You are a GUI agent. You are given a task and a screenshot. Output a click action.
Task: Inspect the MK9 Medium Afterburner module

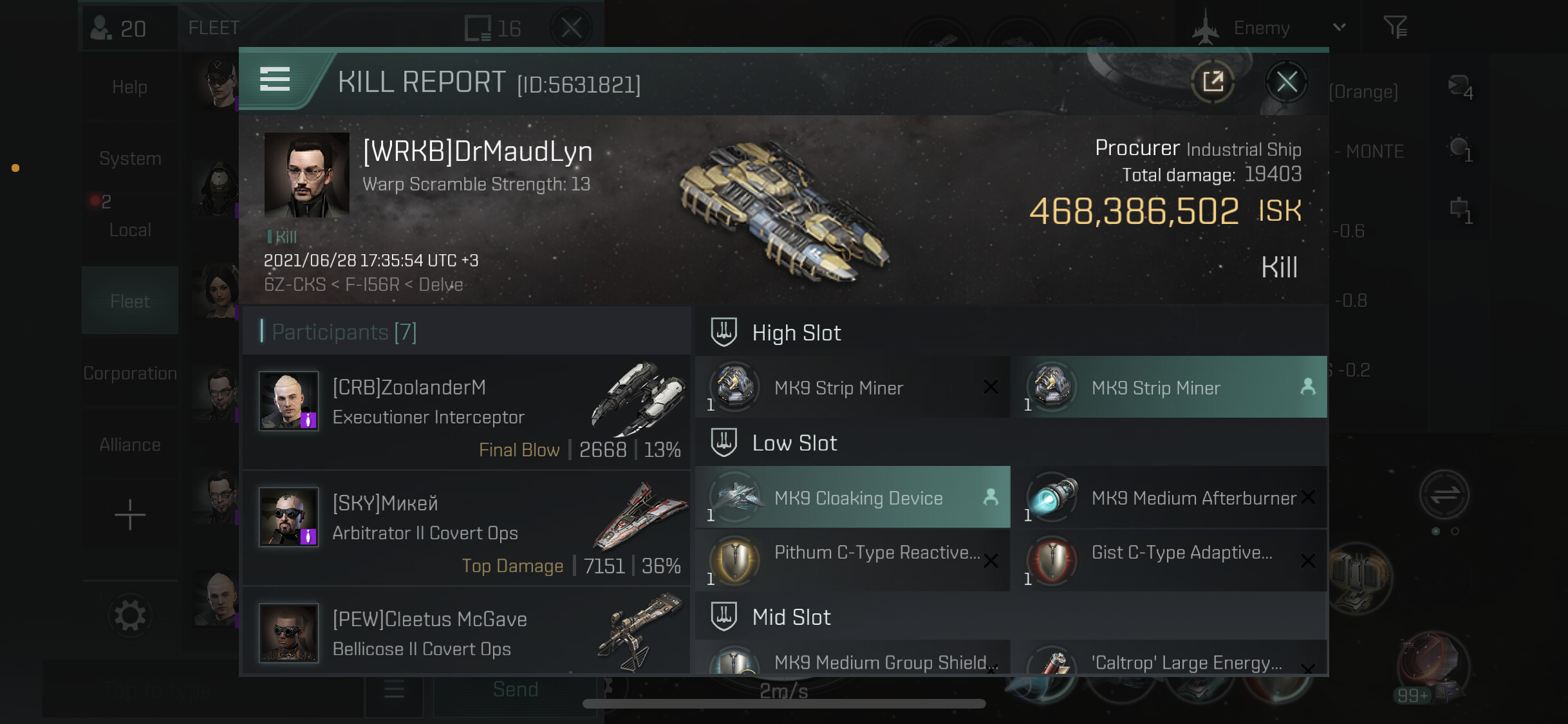[x=1170, y=497]
